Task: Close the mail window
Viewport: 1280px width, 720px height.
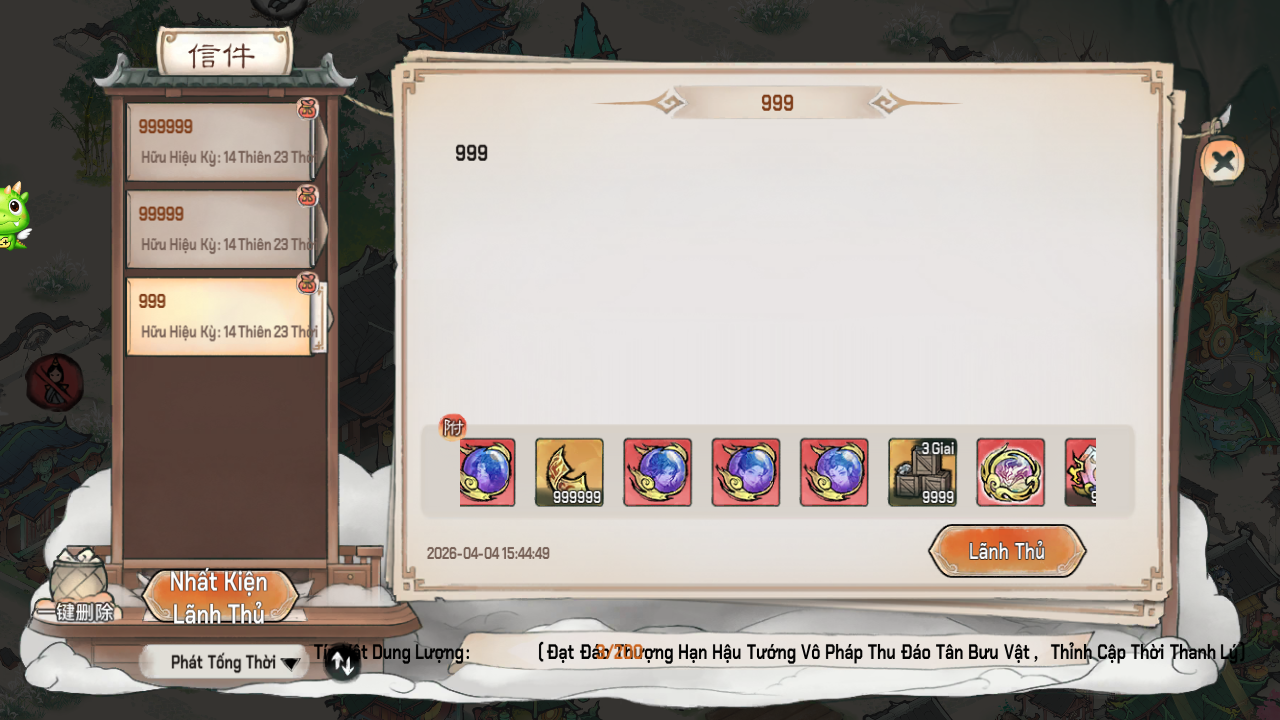Action: point(1222,161)
